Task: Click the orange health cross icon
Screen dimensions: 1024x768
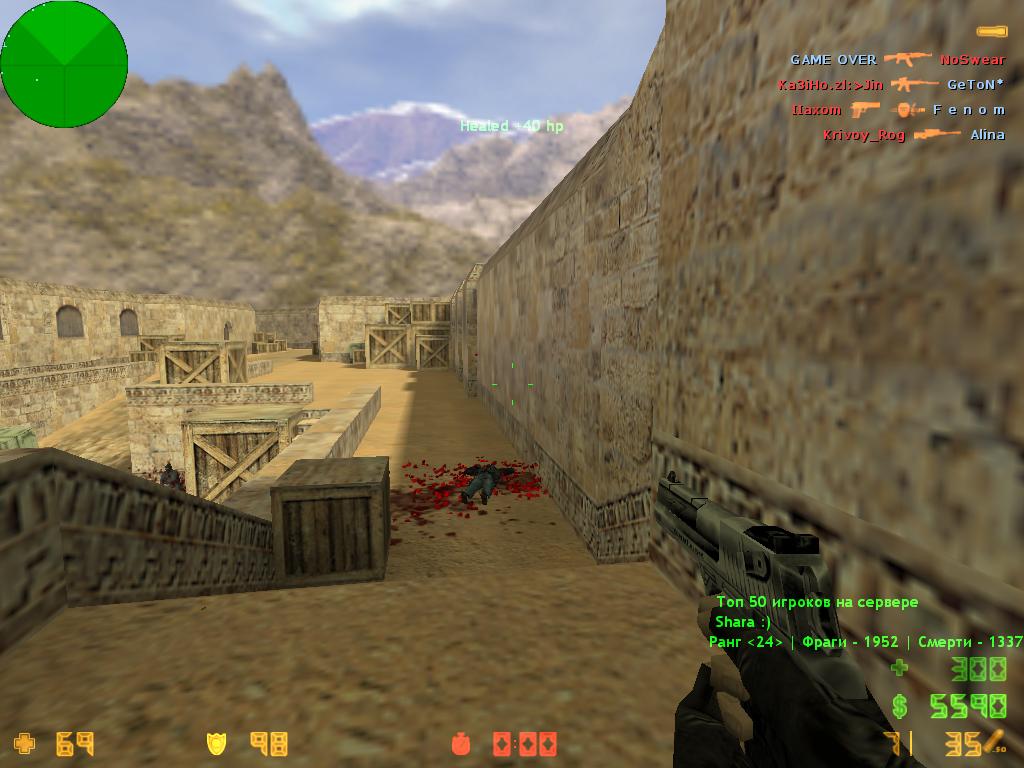Action: (23, 743)
